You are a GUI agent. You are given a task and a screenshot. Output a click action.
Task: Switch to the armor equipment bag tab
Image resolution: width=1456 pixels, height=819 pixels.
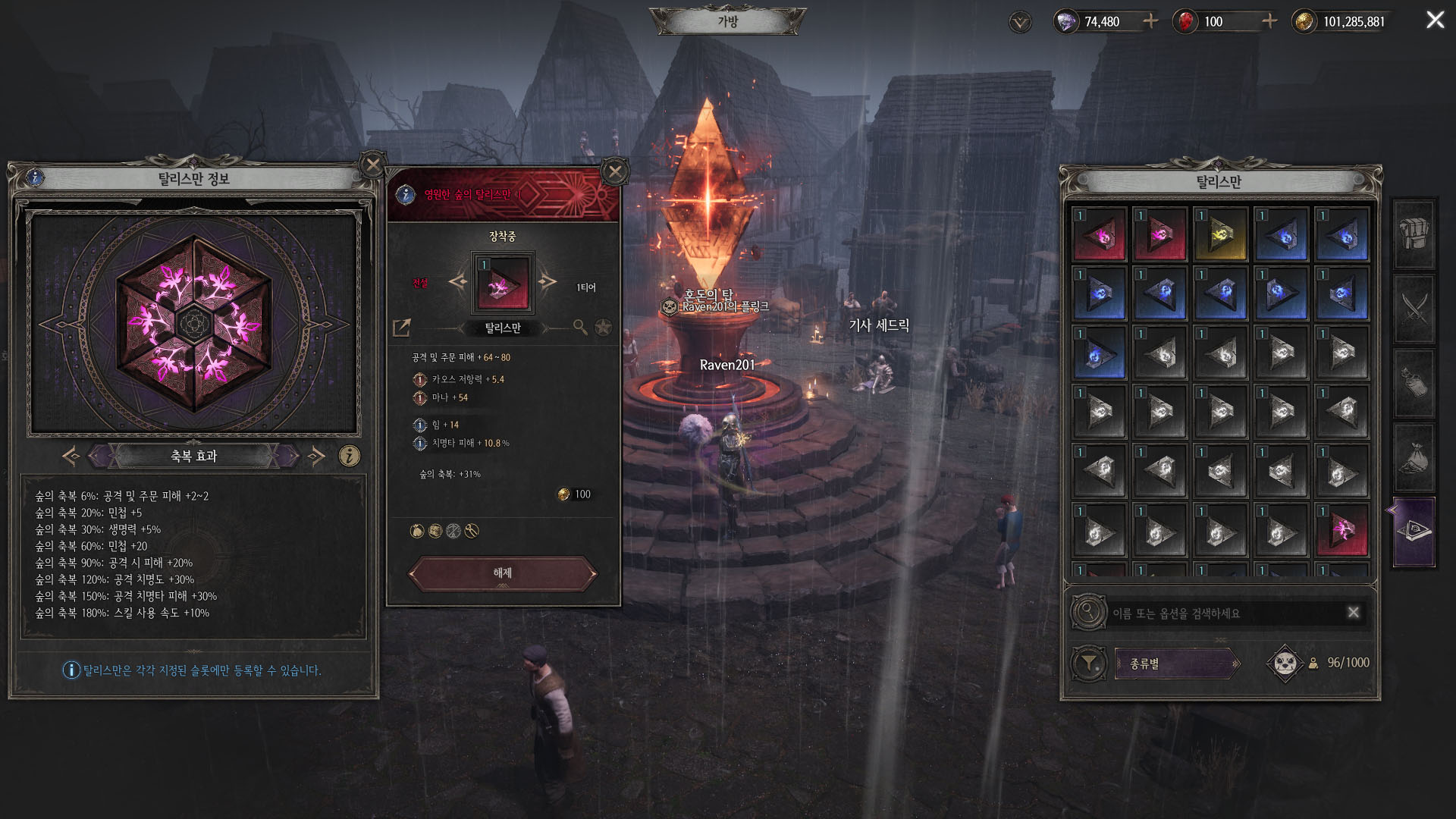pyautogui.click(x=1414, y=234)
